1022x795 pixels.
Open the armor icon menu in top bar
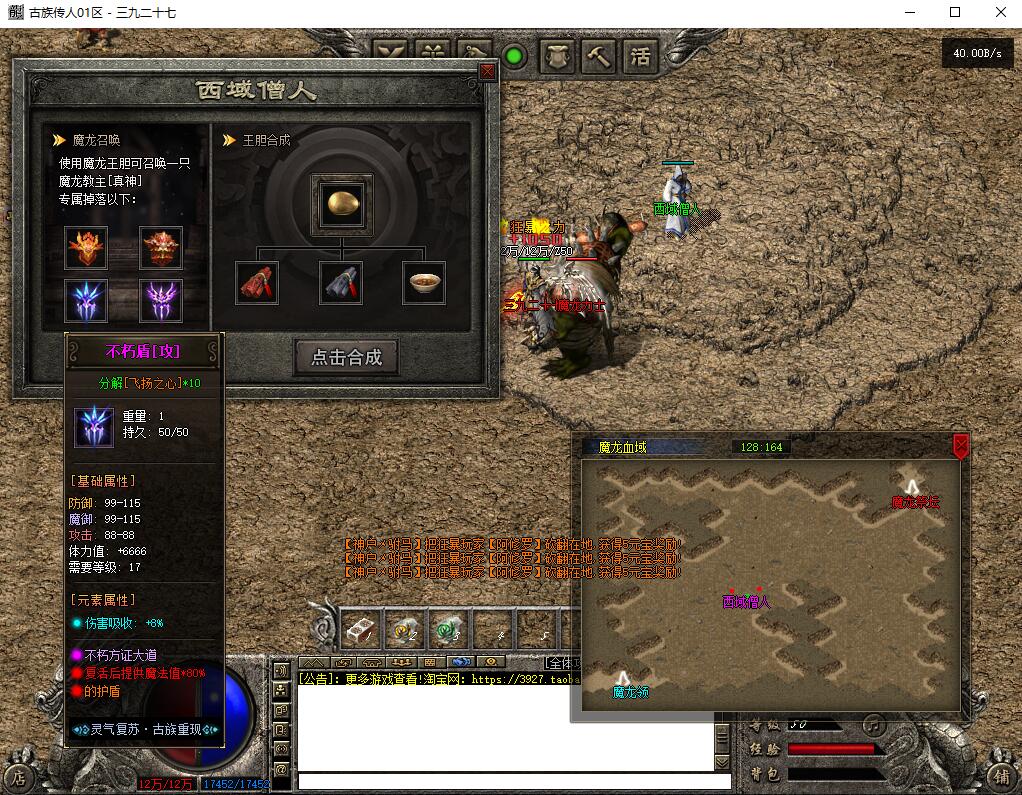tap(557, 56)
